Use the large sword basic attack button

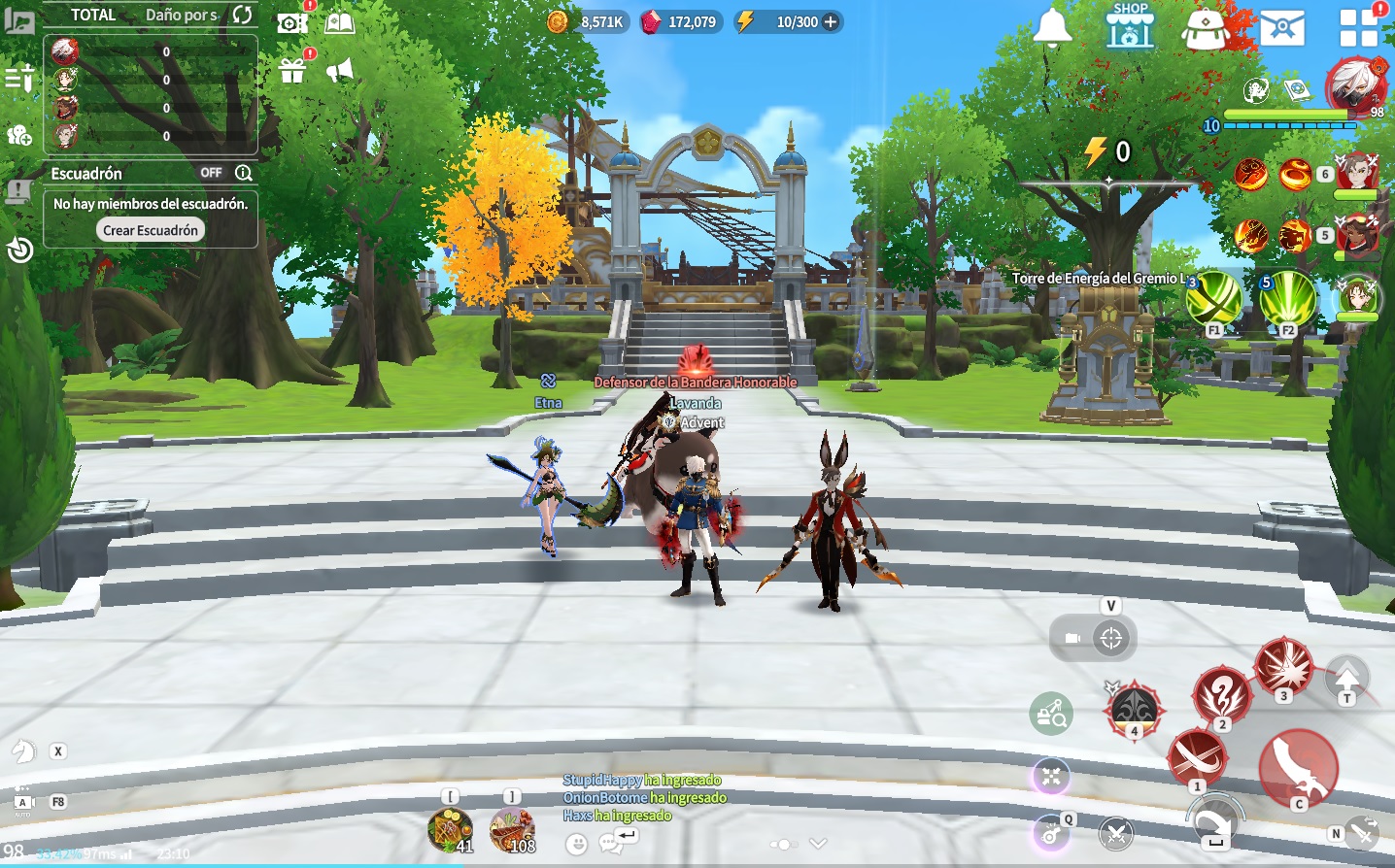(x=1298, y=766)
